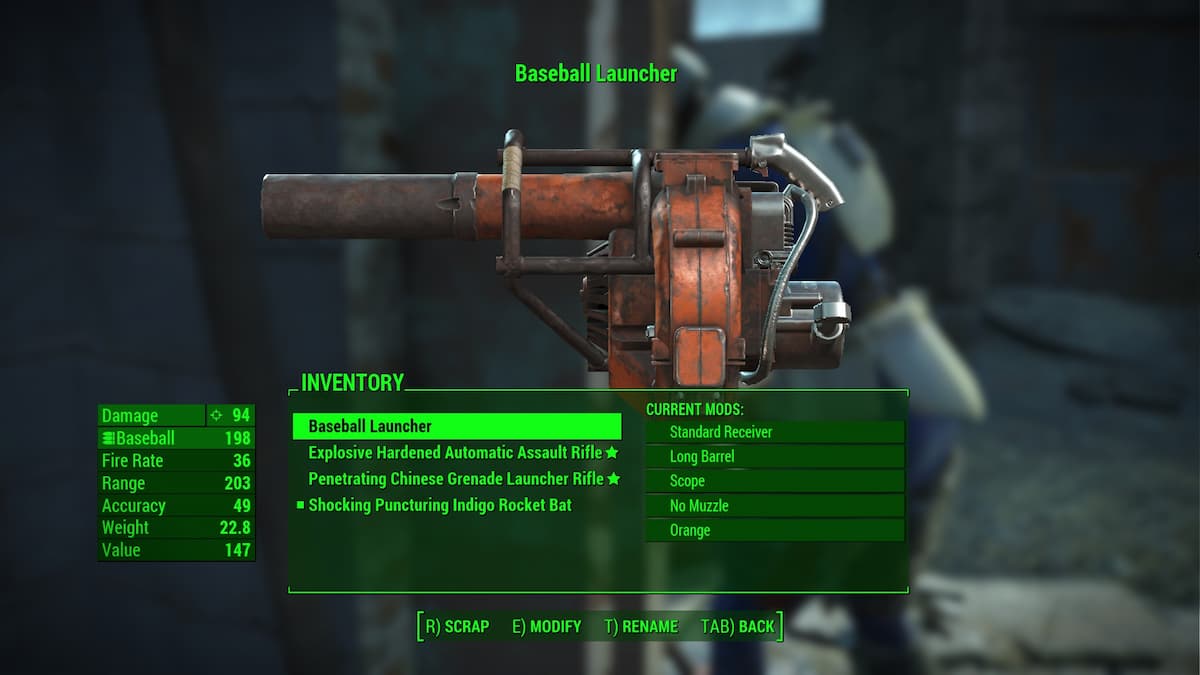Pick the Shocking Puncturing Indigo Rocket Bat
Viewport: 1200px width, 675px height.
[440, 505]
